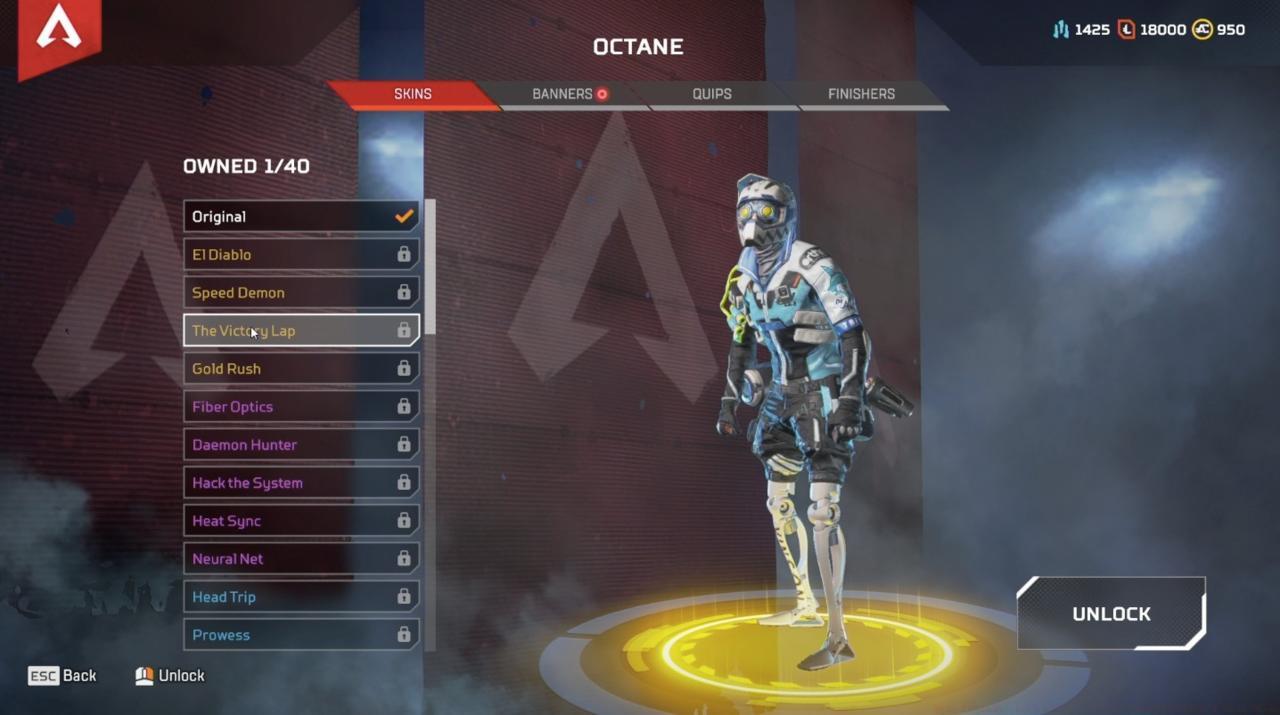Select The Victory Lap skin
Viewport: 1280px width, 715px height.
tap(301, 330)
